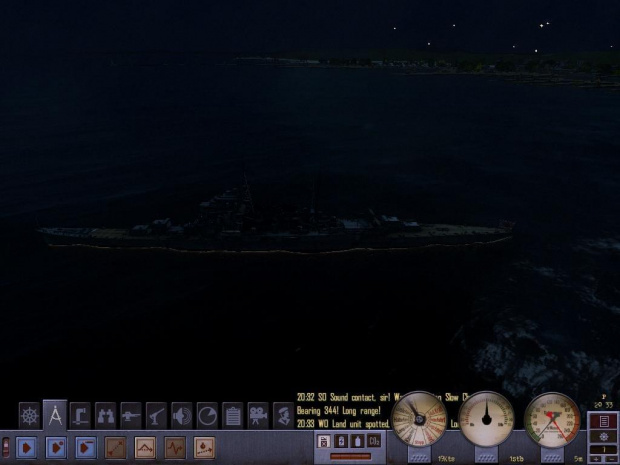The width and height of the screenshot is (620, 465).
Task: Choose the zigzag peak pattern button
Action: 145,447
